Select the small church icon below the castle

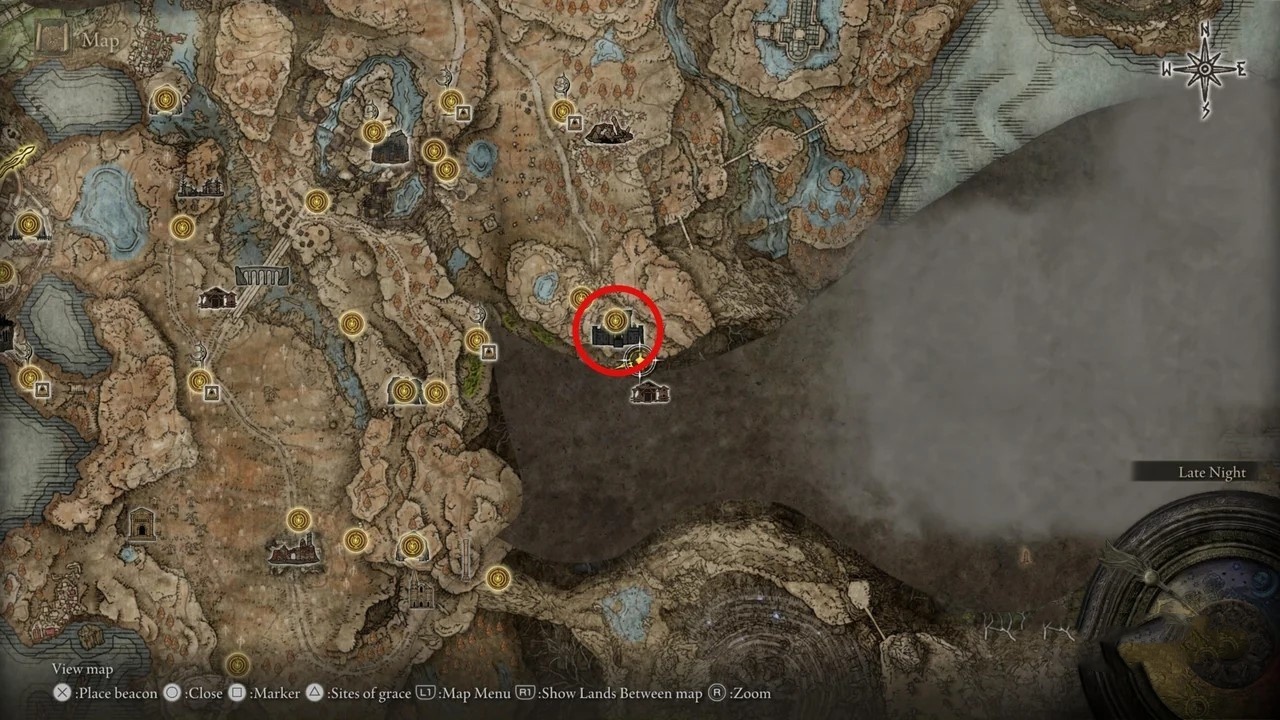[x=649, y=391]
